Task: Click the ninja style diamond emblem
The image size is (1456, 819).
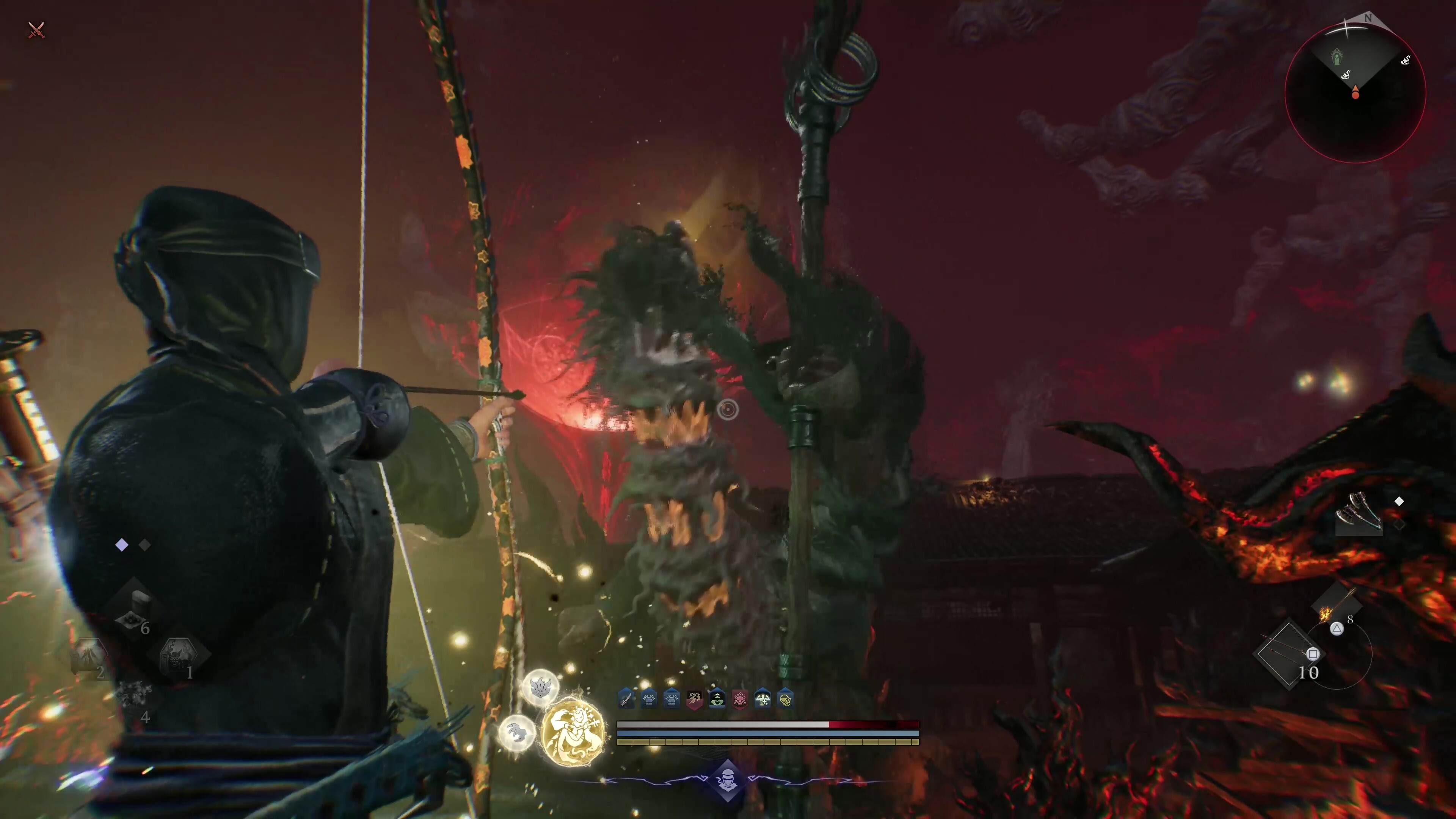Action: pyautogui.click(x=727, y=781)
